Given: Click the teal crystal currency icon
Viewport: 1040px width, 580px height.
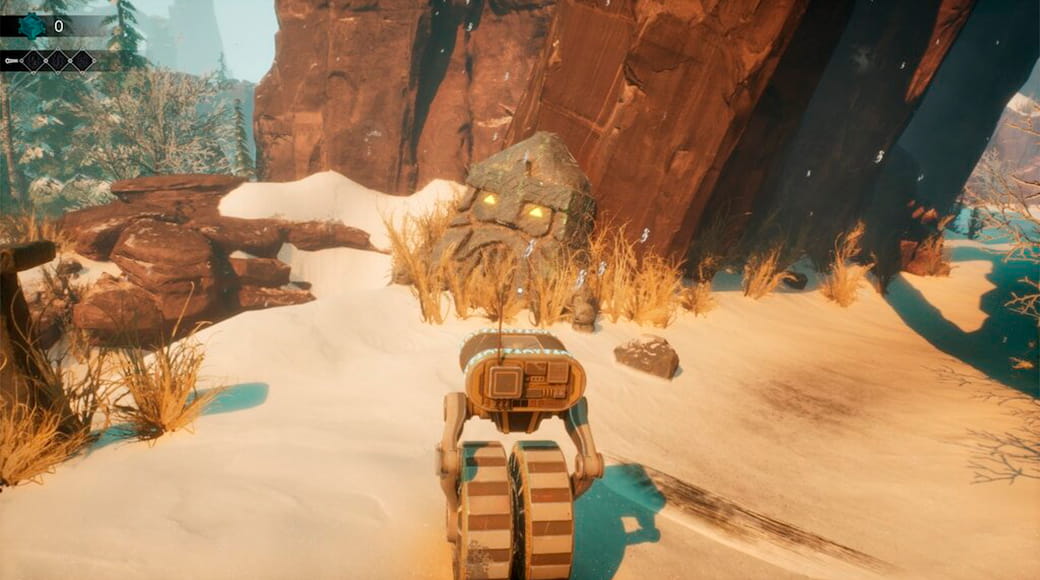Looking at the screenshot, I should [x=32, y=26].
